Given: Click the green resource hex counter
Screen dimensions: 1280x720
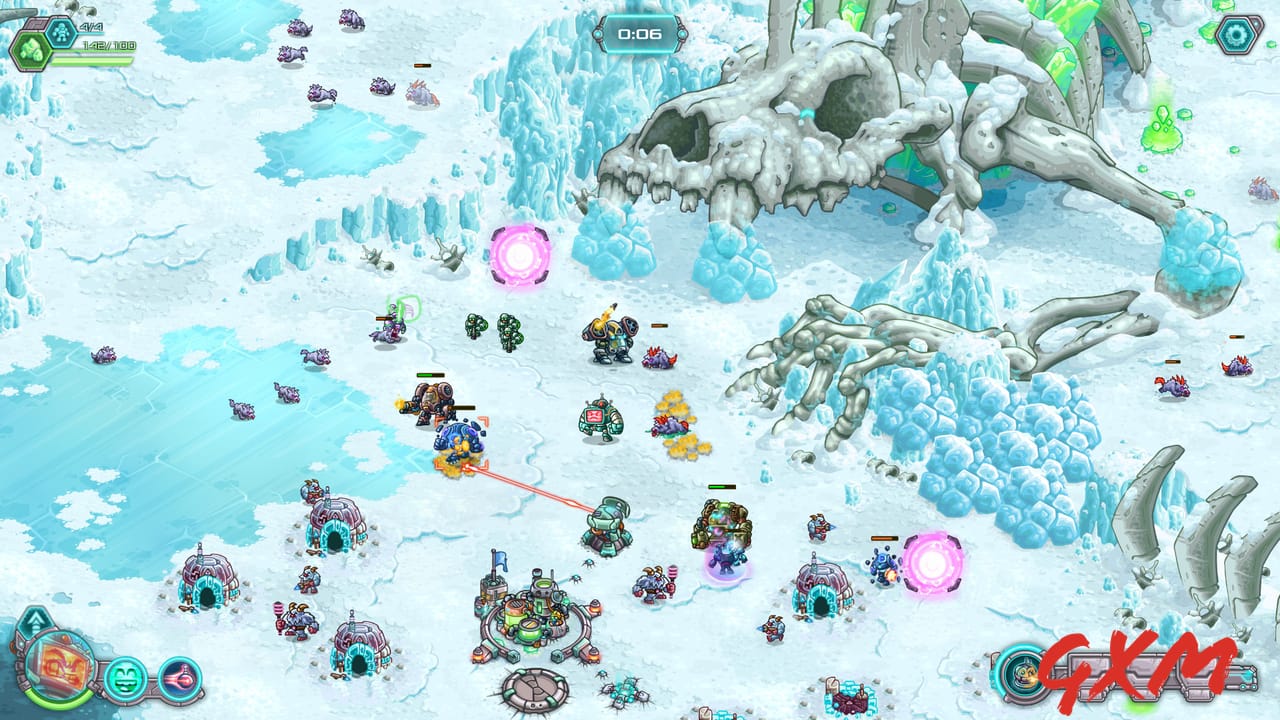Looking at the screenshot, I should (x=31, y=50).
